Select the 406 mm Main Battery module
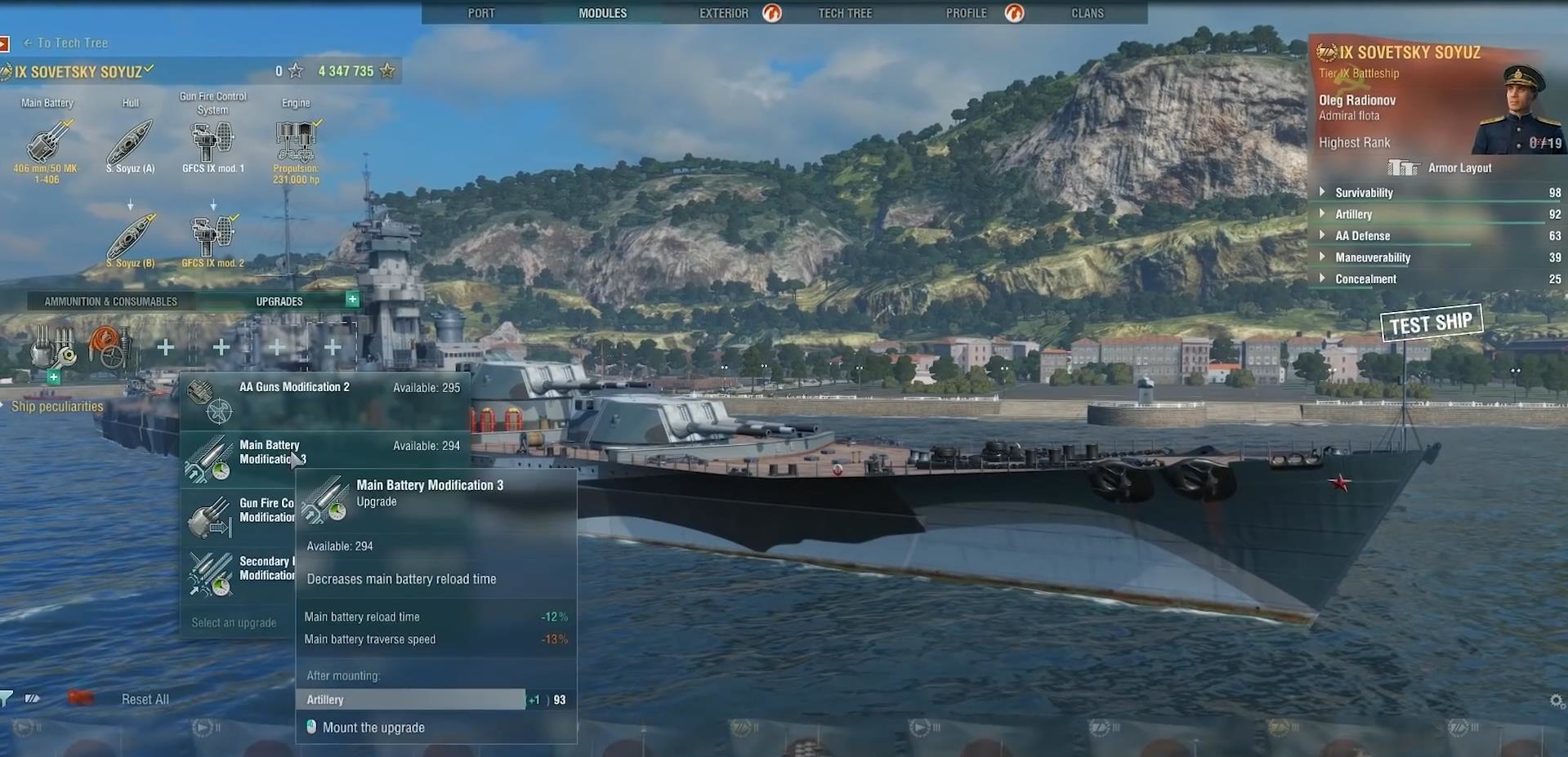This screenshot has width=1568, height=757. tap(47, 142)
